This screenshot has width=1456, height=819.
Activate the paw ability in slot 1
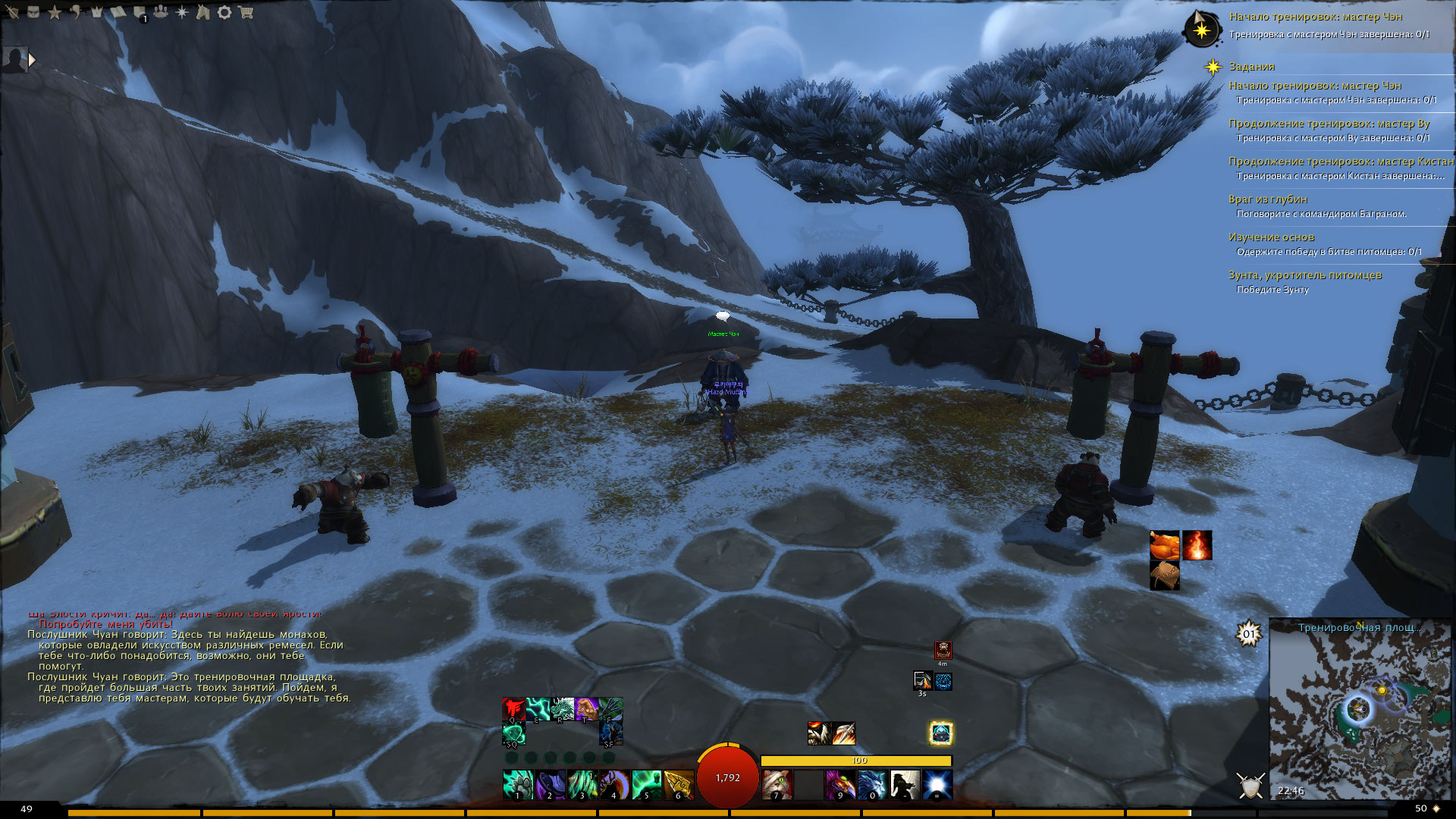518,784
